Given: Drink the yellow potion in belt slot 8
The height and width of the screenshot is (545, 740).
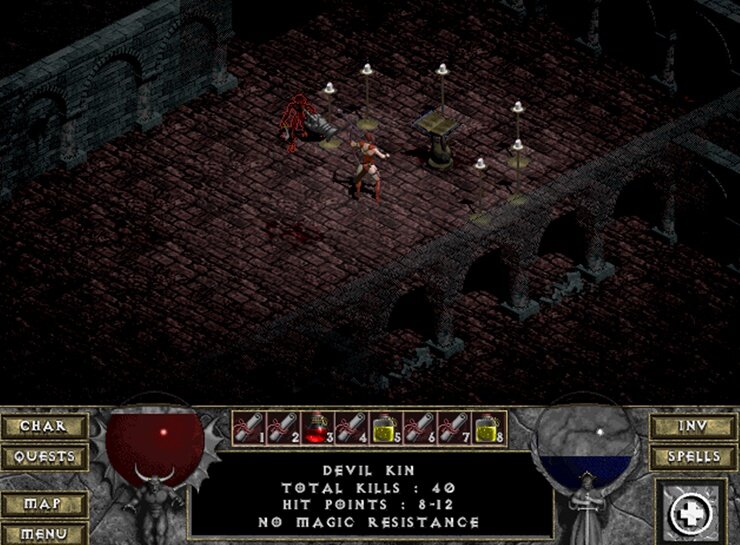Looking at the screenshot, I should [489, 426].
